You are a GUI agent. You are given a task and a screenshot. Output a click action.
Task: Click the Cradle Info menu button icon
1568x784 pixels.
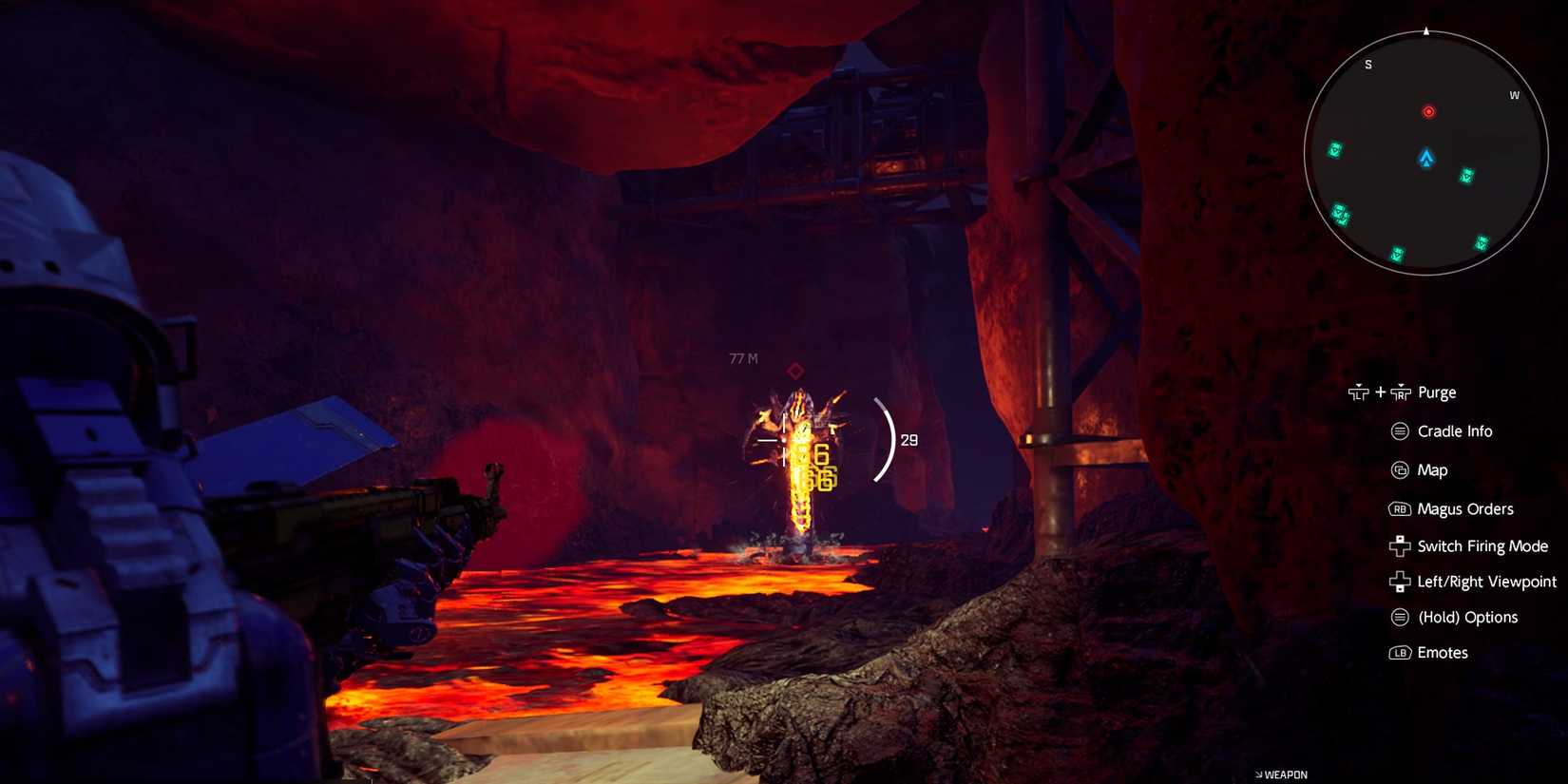(x=1400, y=430)
